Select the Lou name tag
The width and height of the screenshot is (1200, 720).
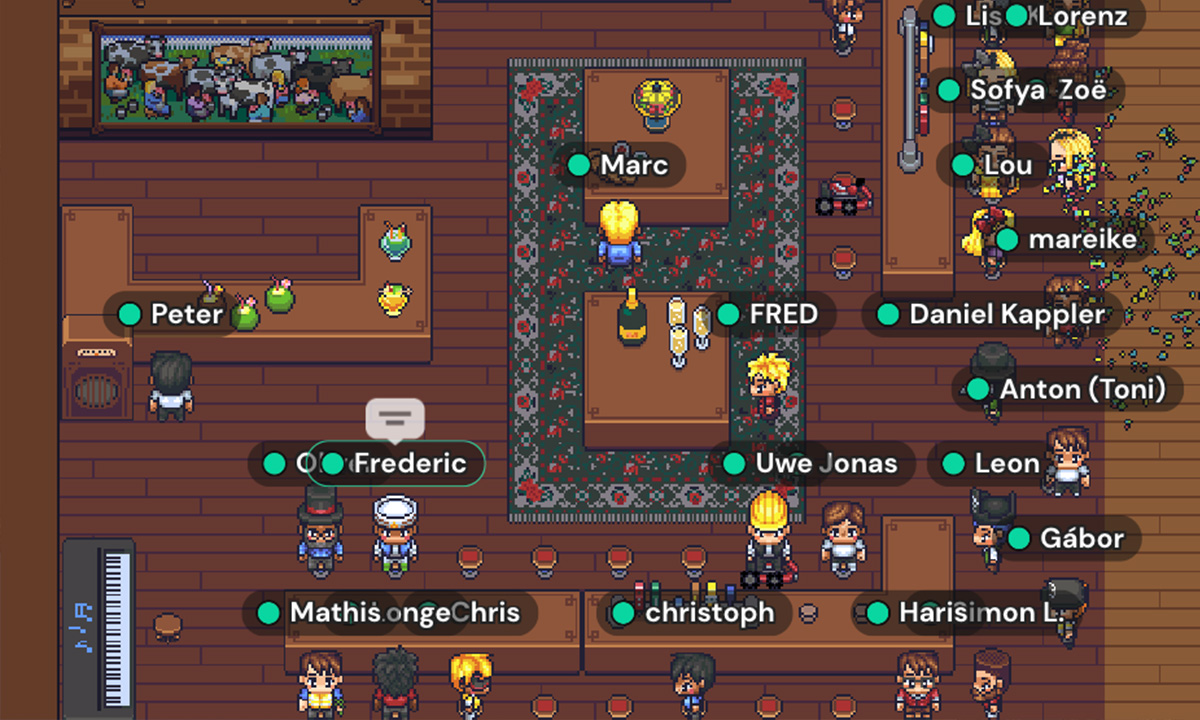[992, 165]
